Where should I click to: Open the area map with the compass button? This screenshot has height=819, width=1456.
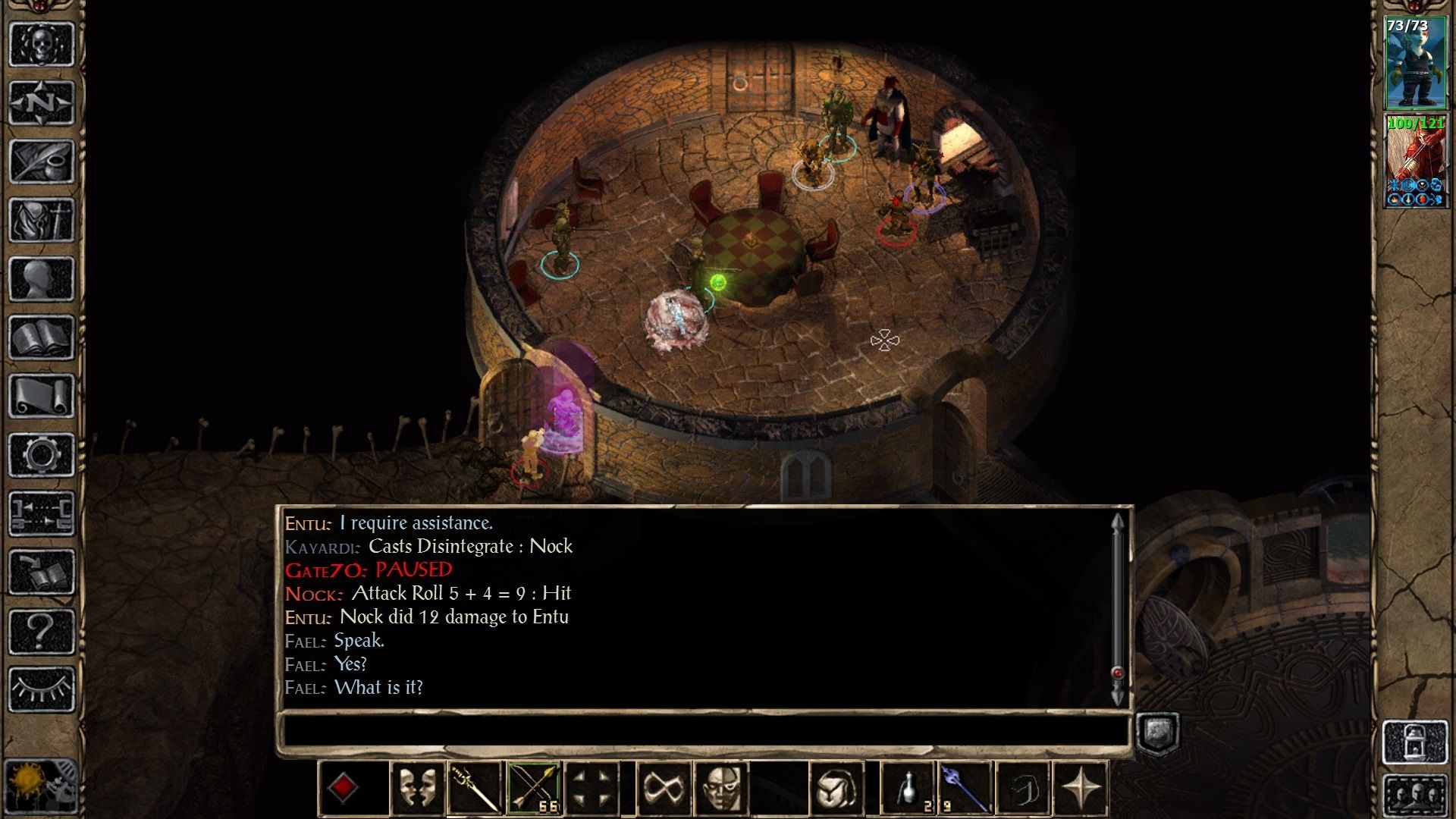41,102
